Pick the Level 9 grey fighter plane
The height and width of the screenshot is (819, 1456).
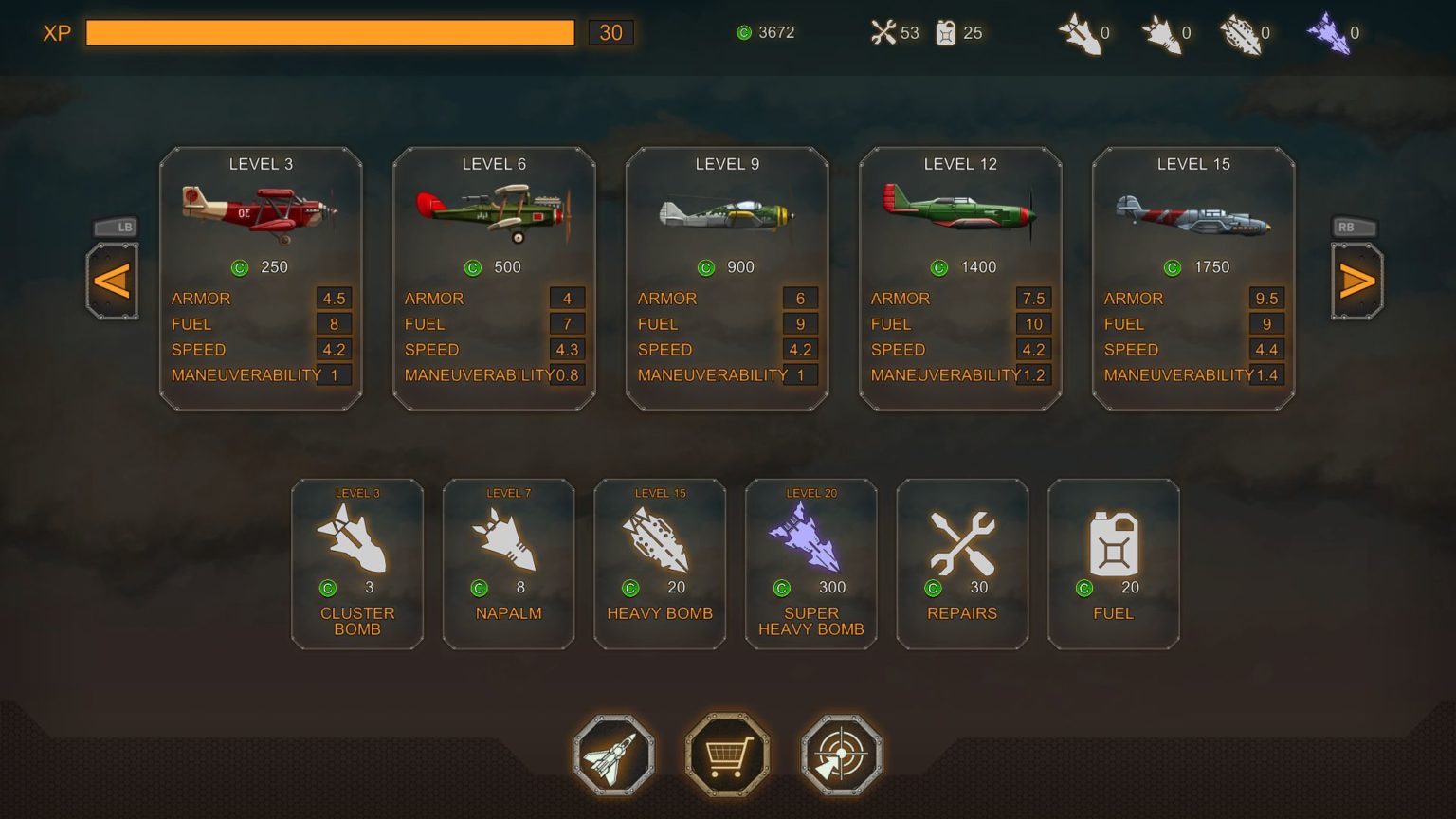coord(727,279)
